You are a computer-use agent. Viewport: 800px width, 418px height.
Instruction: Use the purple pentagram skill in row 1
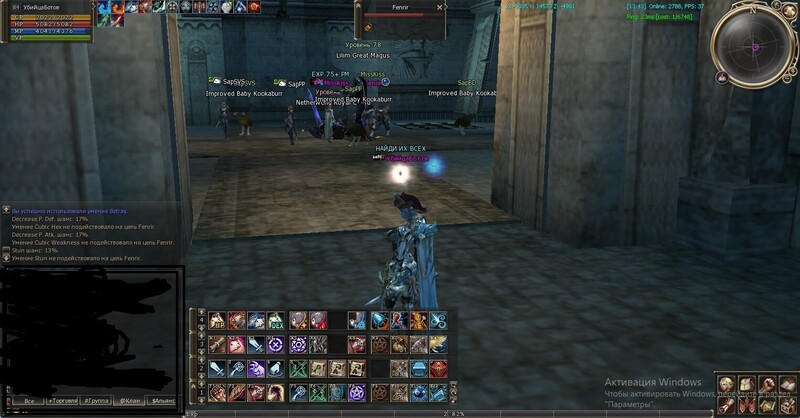tap(357, 394)
